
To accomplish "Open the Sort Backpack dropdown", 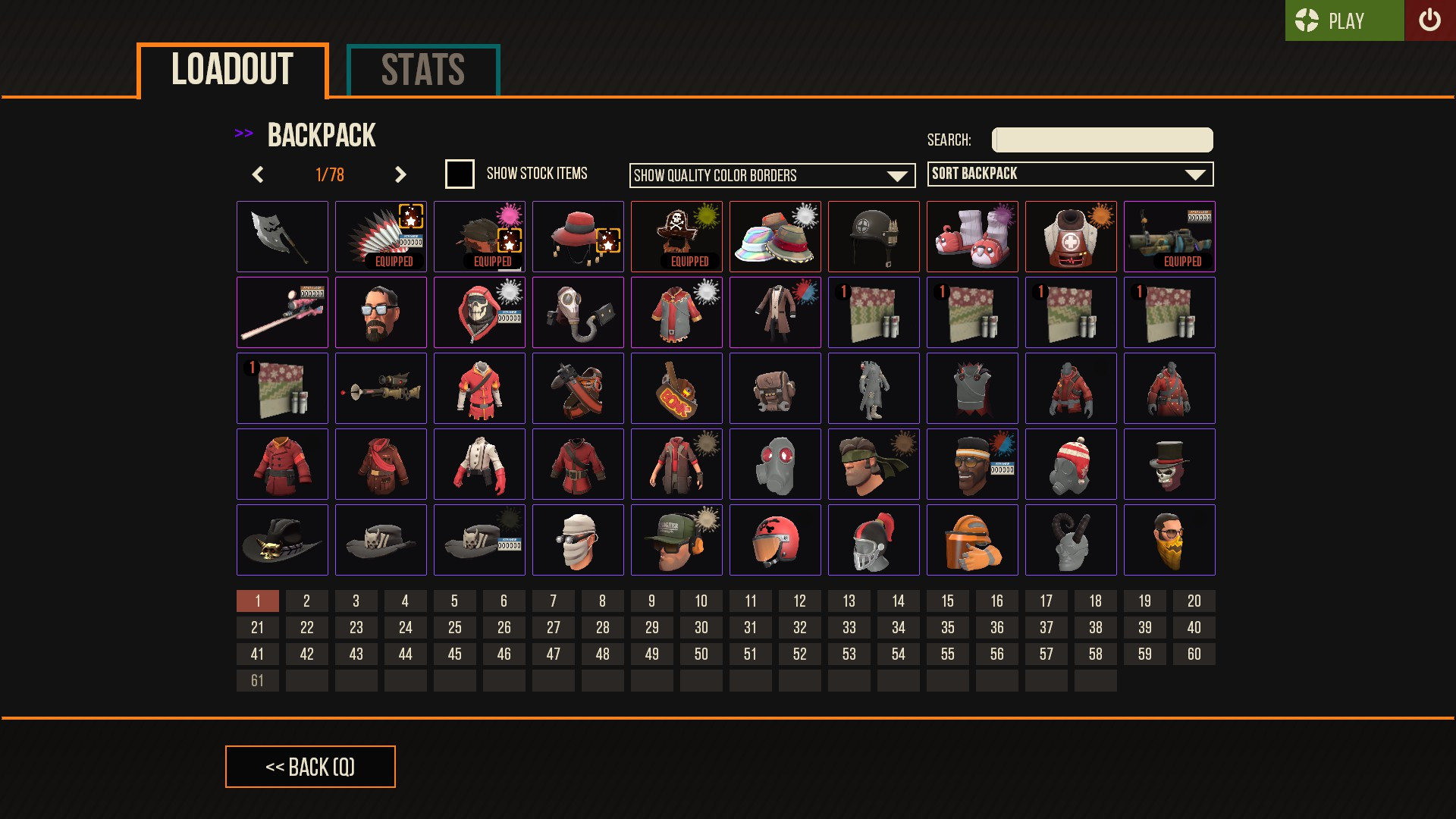I will [x=1070, y=174].
